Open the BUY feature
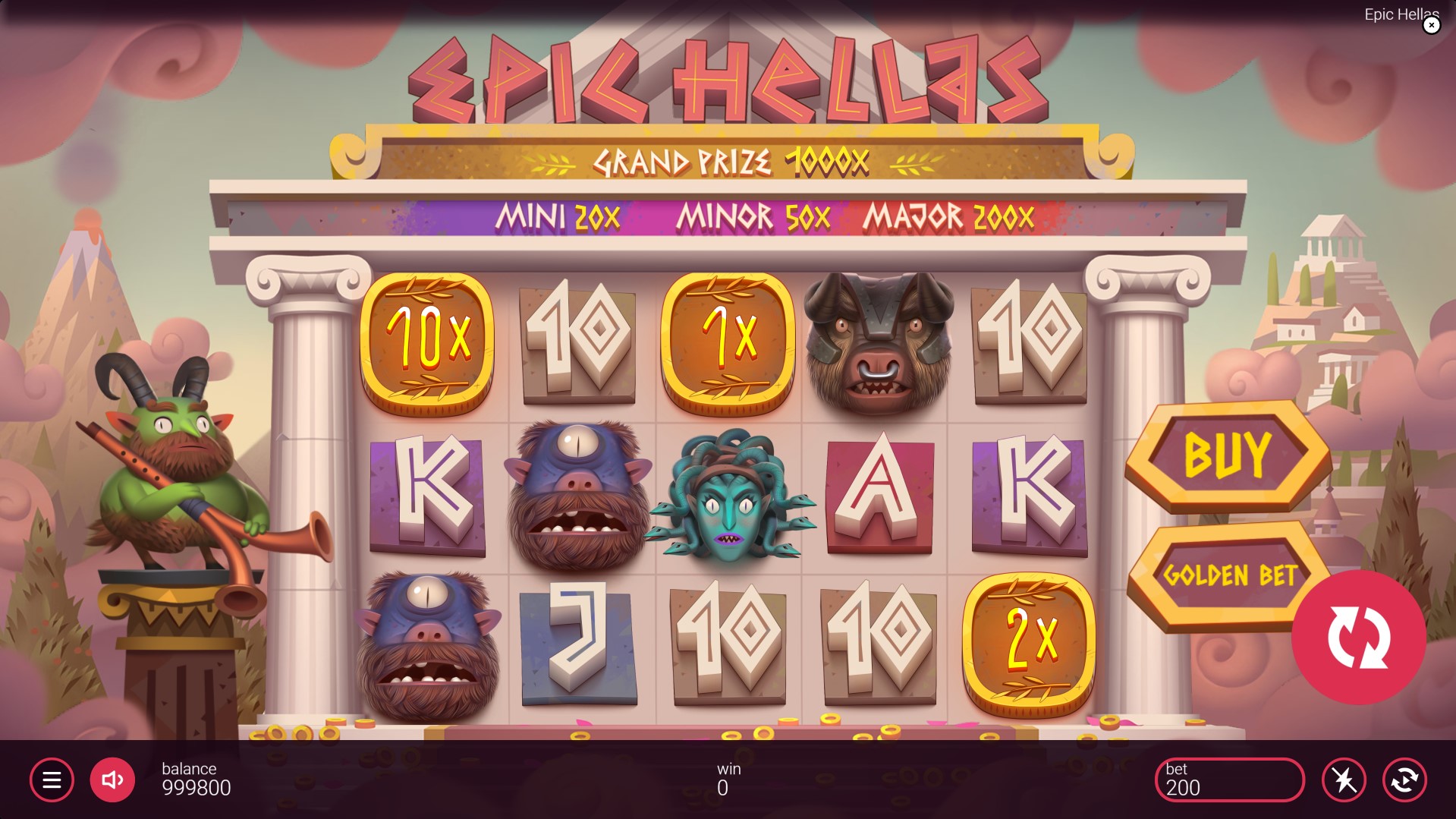Viewport: 1456px width, 819px height. click(x=1227, y=455)
